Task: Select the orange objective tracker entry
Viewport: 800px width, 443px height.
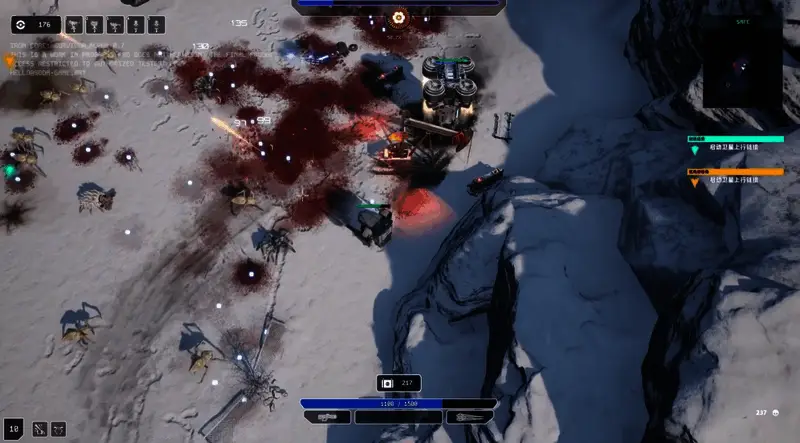Action: click(735, 176)
